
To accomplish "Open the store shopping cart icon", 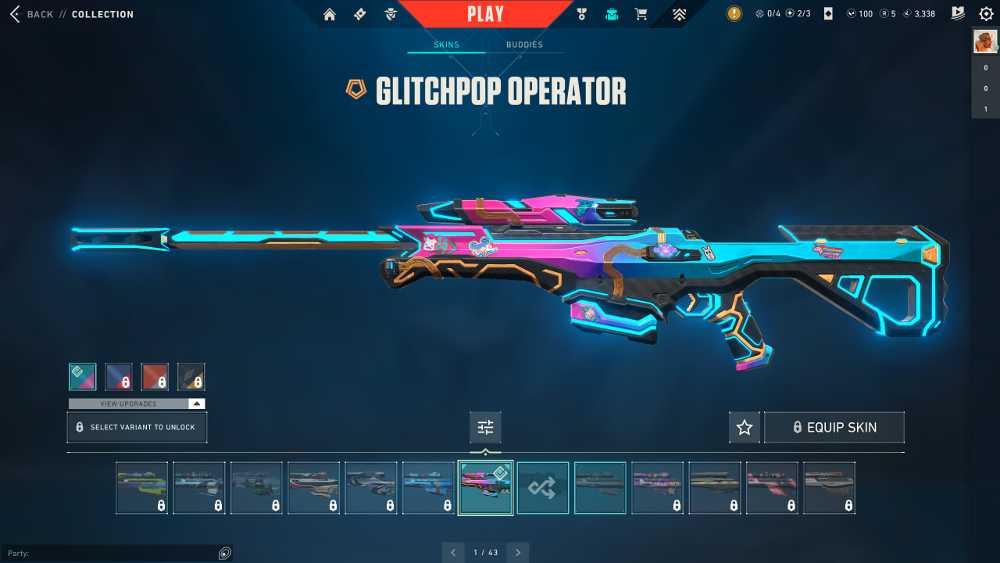I will click(x=641, y=14).
